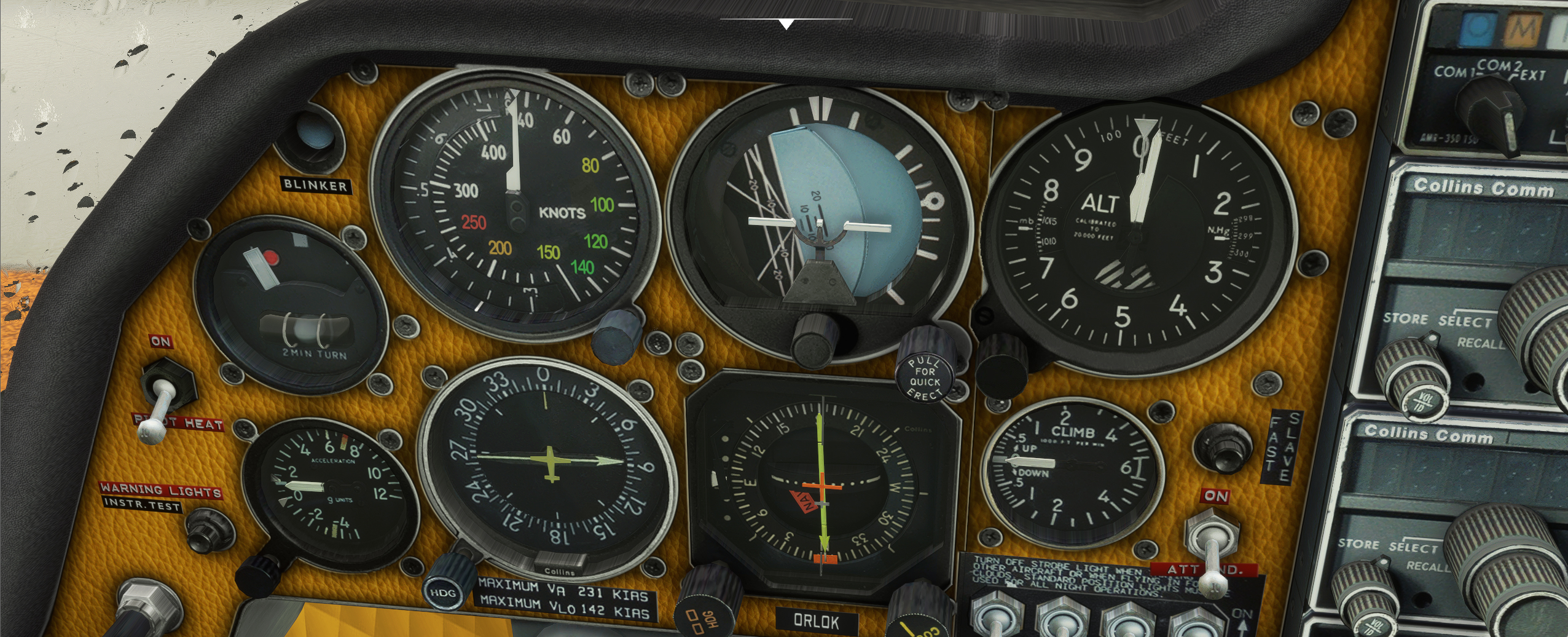Click the airspeed indicator's corner knob
The height and width of the screenshot is (637, 1568).
click(616, 331)
